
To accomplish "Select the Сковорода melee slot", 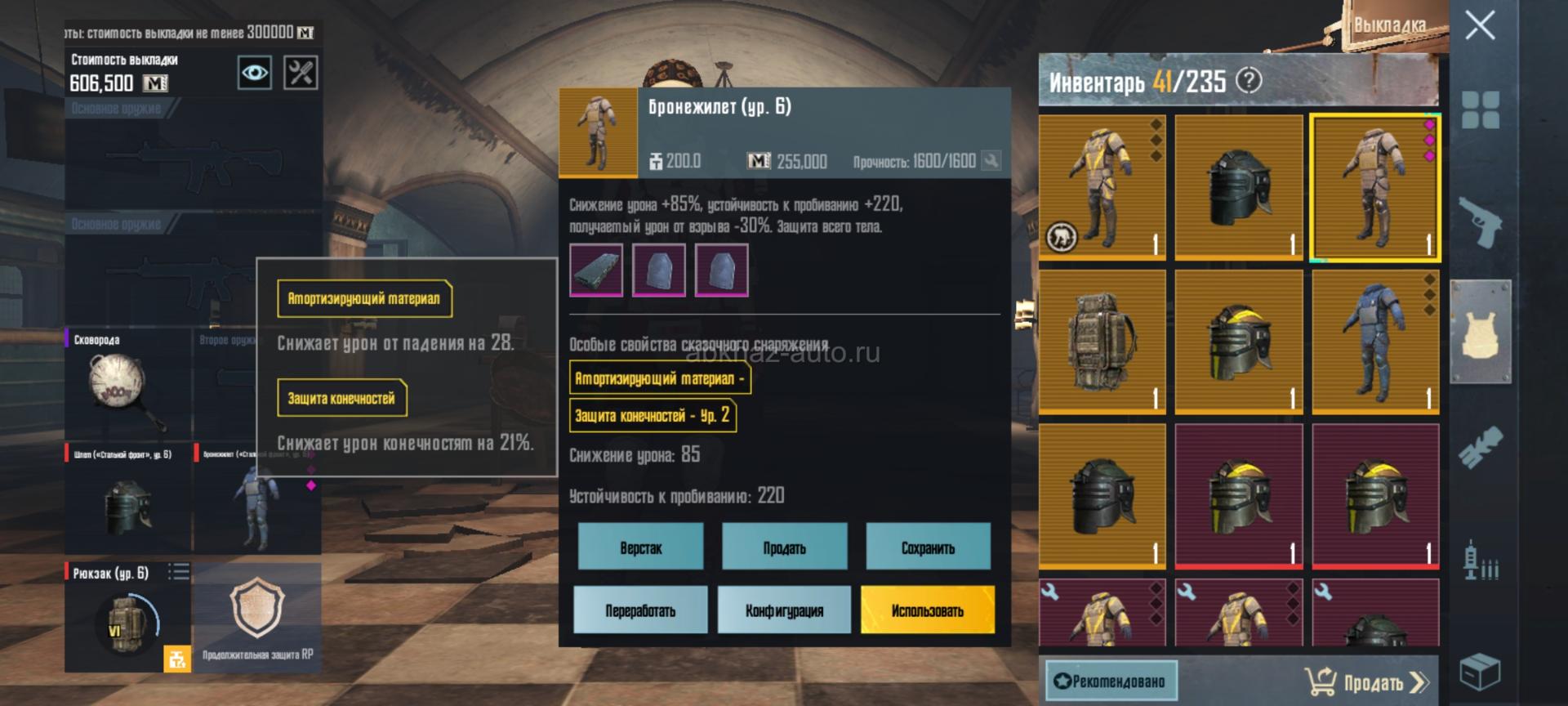I will pyautogui.click(x=127, y=384).
